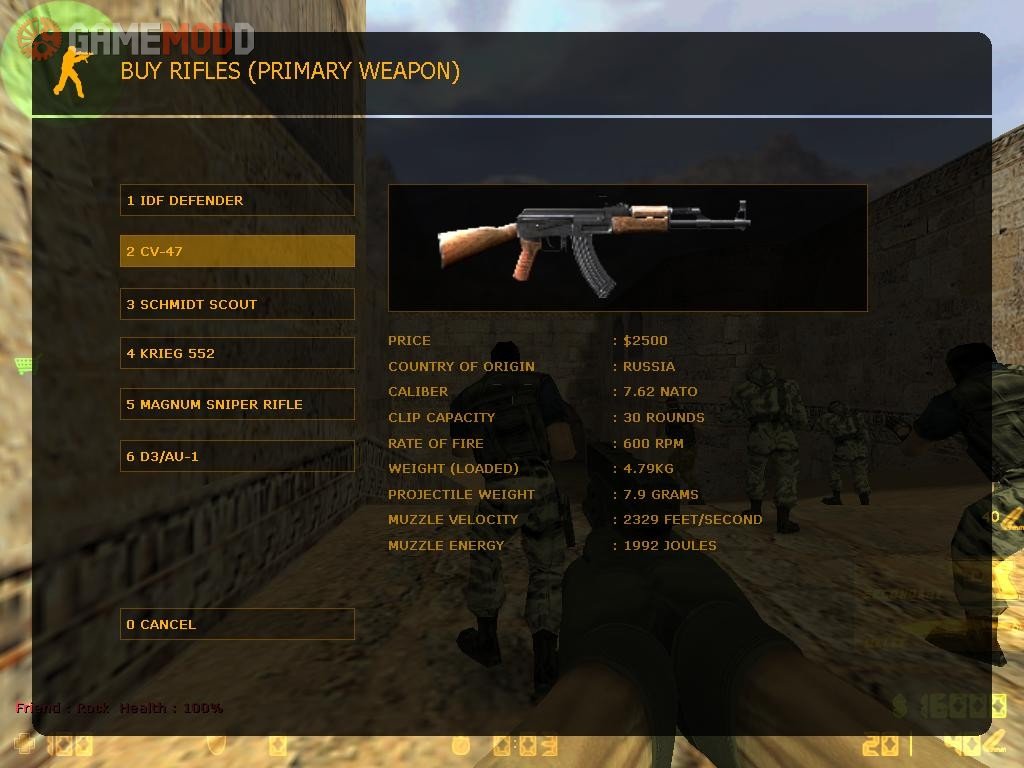
Task: Pick the Krieg 552 rifle
Action: click(x=237, y=353)
